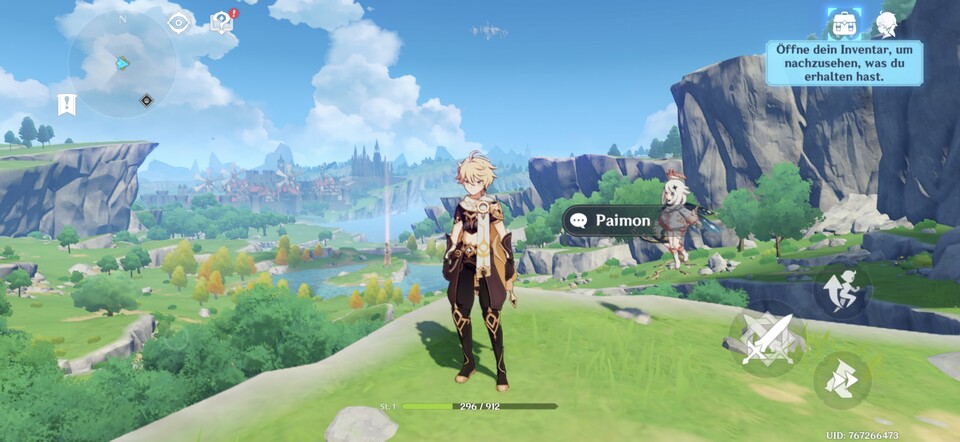Open the character menu via the portrait icon
The height and width of the screenshot is (442, 960).
[886, 24]
